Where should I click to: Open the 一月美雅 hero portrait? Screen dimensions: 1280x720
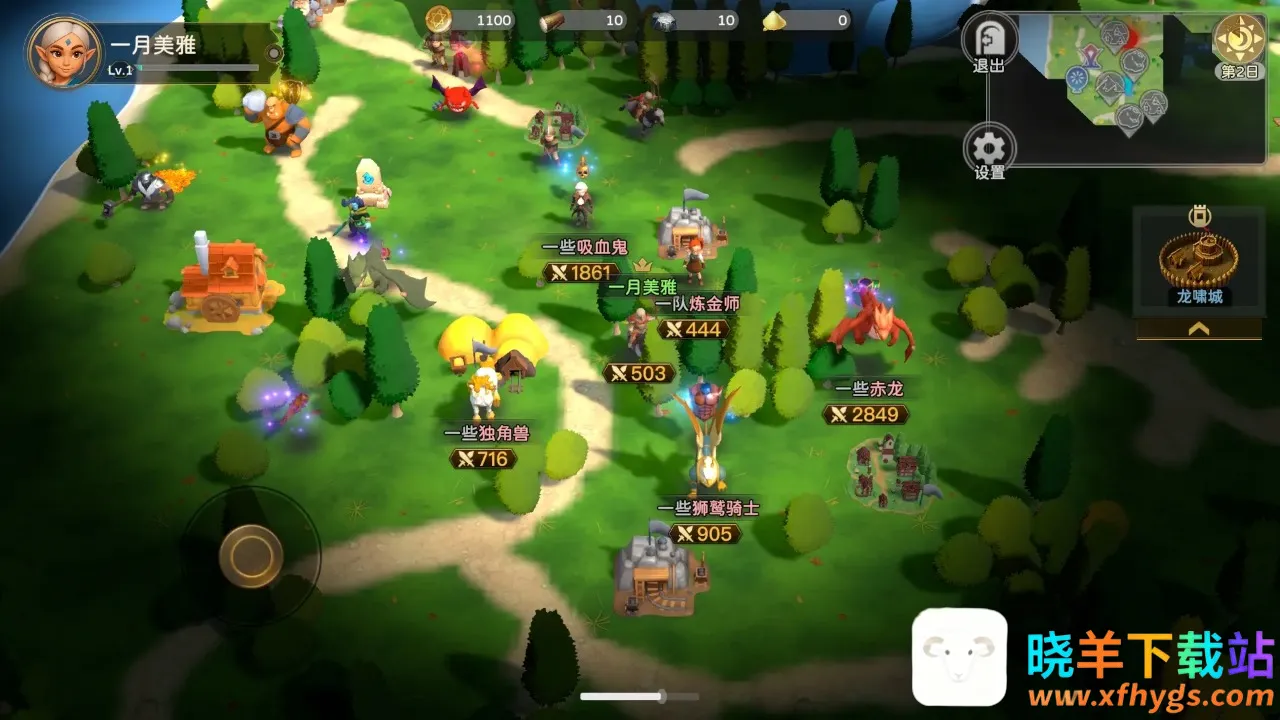pos(63,51)
